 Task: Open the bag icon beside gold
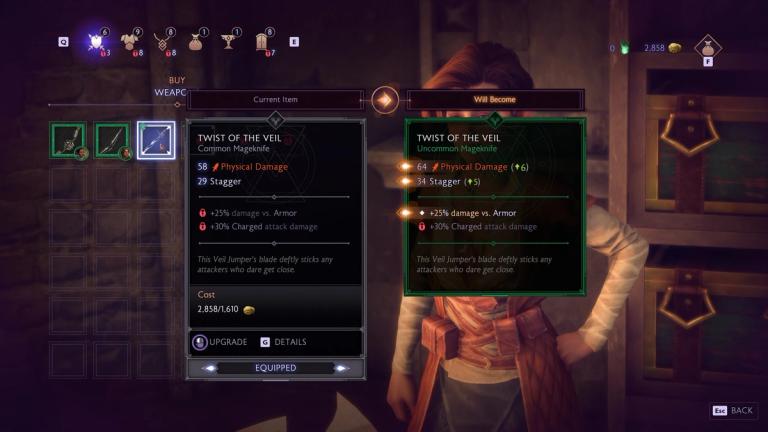click(708, 46)
